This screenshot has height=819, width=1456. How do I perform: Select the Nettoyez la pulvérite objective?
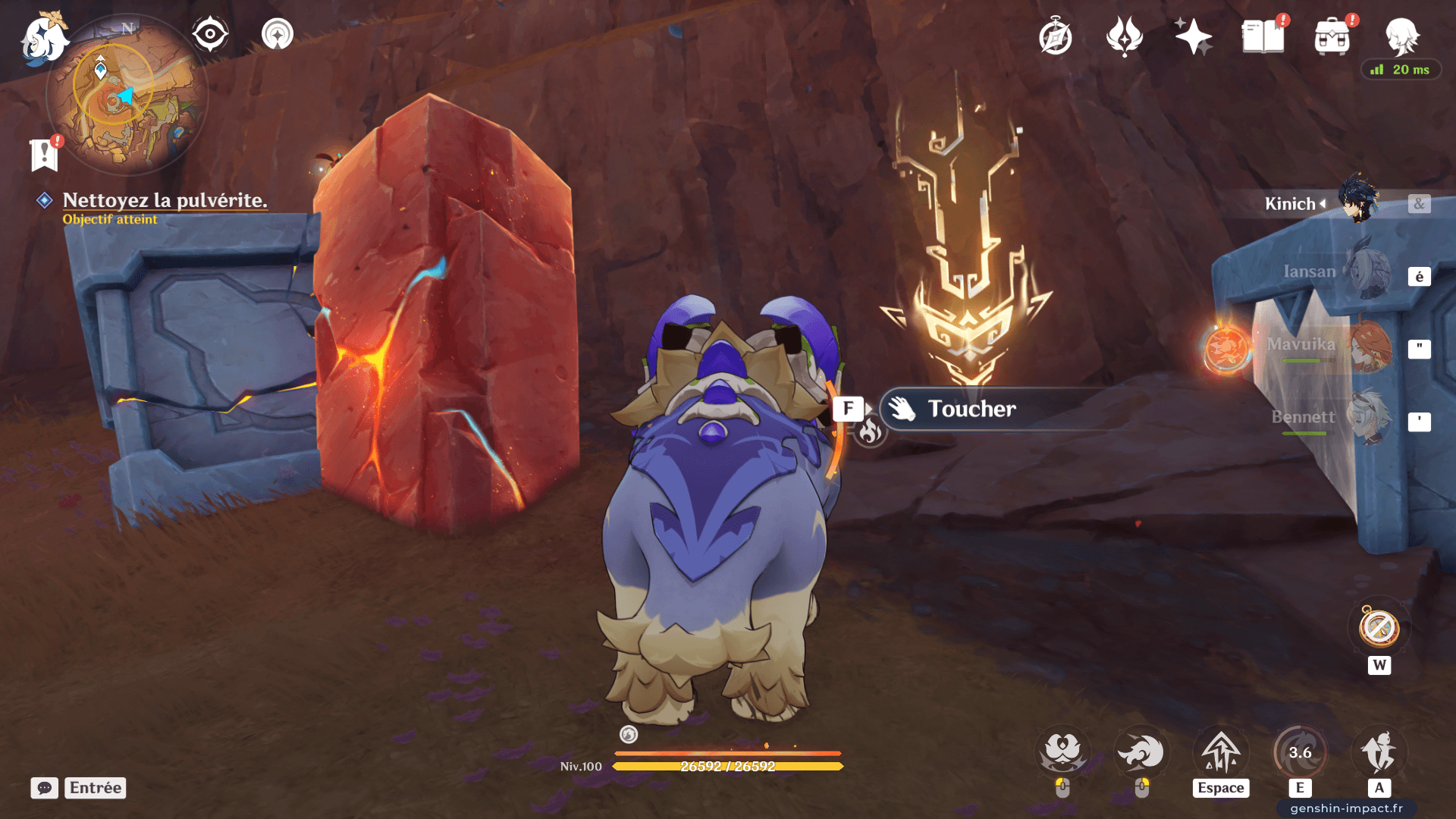pos(165,200)
